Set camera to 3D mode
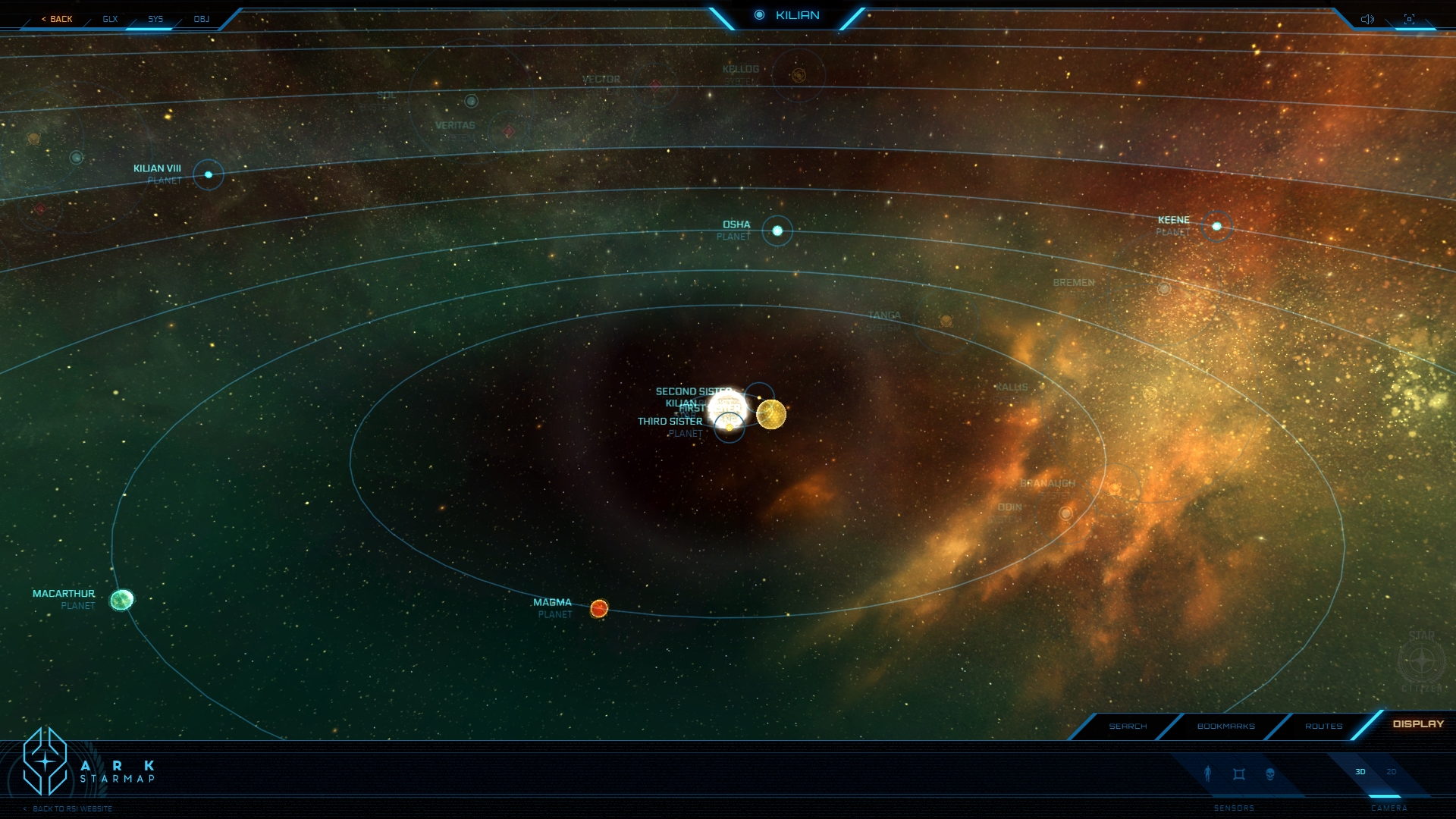The image size is (1456, 819). click(1360, 772)
